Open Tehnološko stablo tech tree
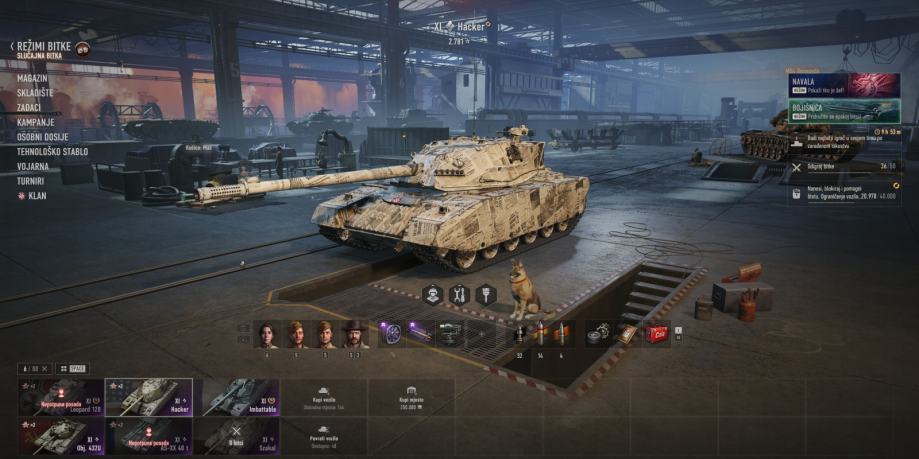 (x=52, y=152)
